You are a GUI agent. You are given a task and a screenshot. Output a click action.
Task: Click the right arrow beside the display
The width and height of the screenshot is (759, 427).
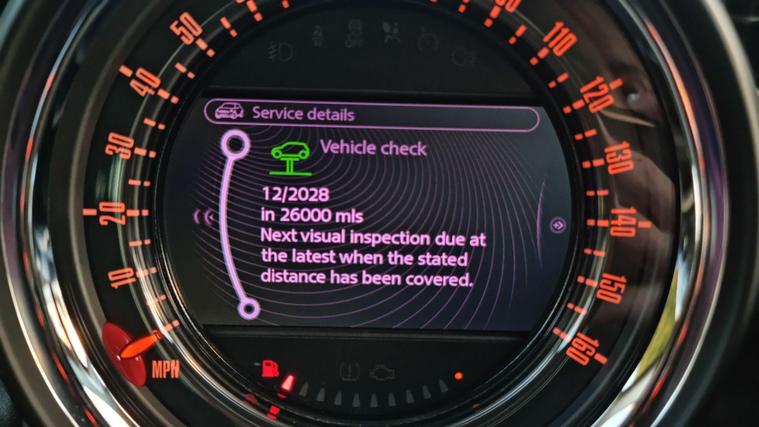point(558,224)
